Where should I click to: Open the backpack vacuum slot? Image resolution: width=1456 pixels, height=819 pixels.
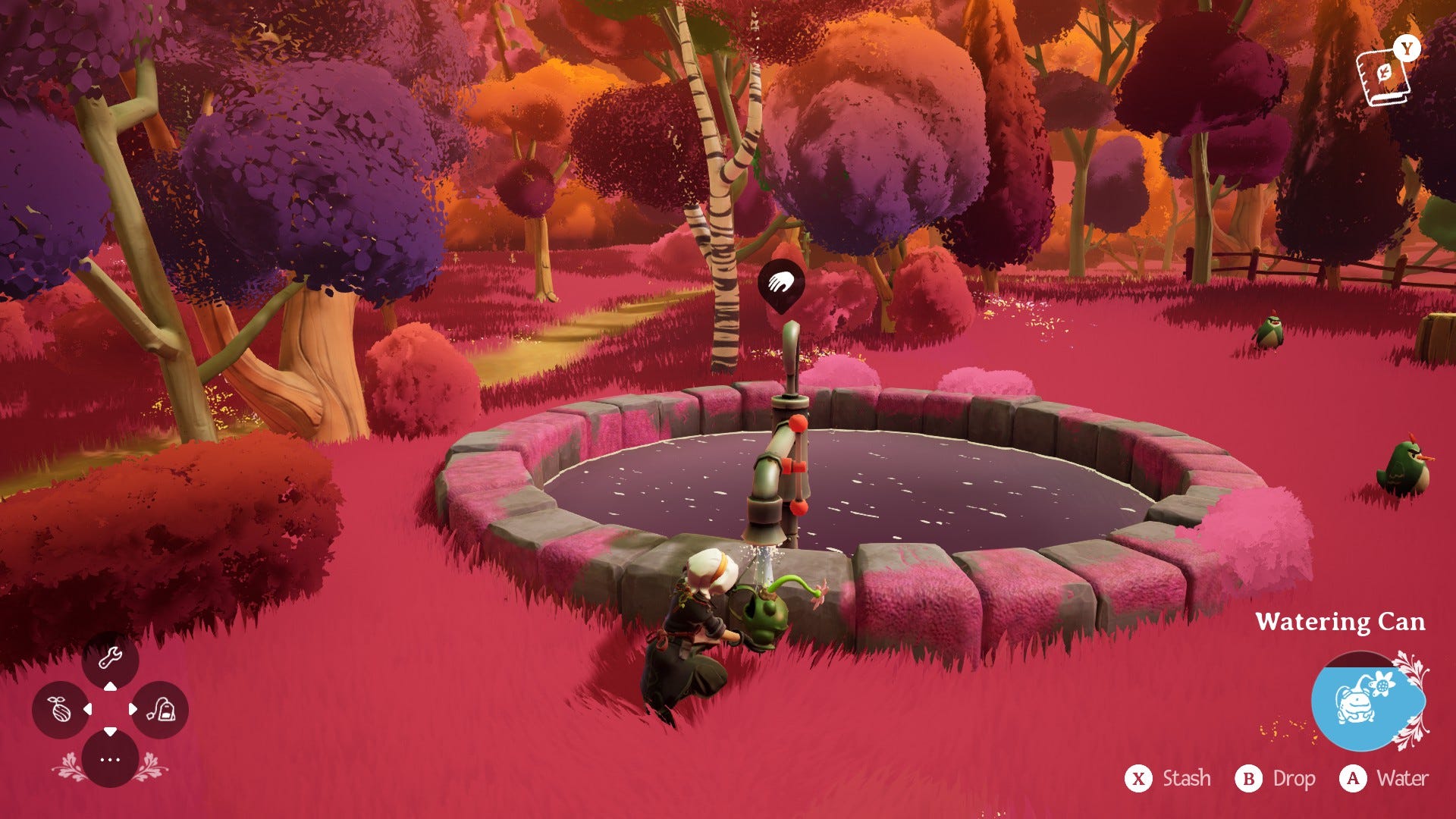pyautogui.click(x=160, y=710)
